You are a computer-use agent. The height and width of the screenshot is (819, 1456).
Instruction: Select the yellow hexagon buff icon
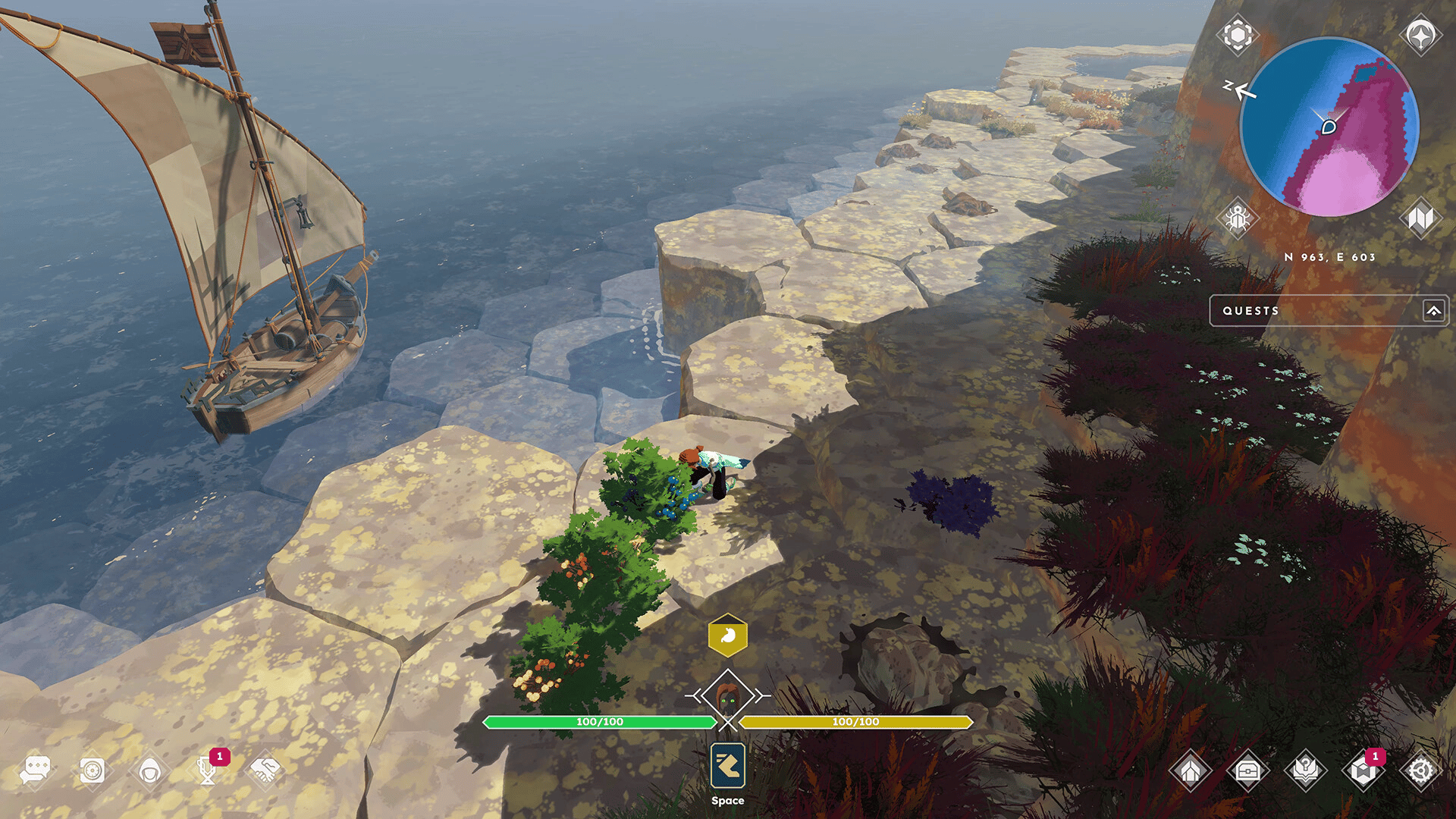(728, 635)
